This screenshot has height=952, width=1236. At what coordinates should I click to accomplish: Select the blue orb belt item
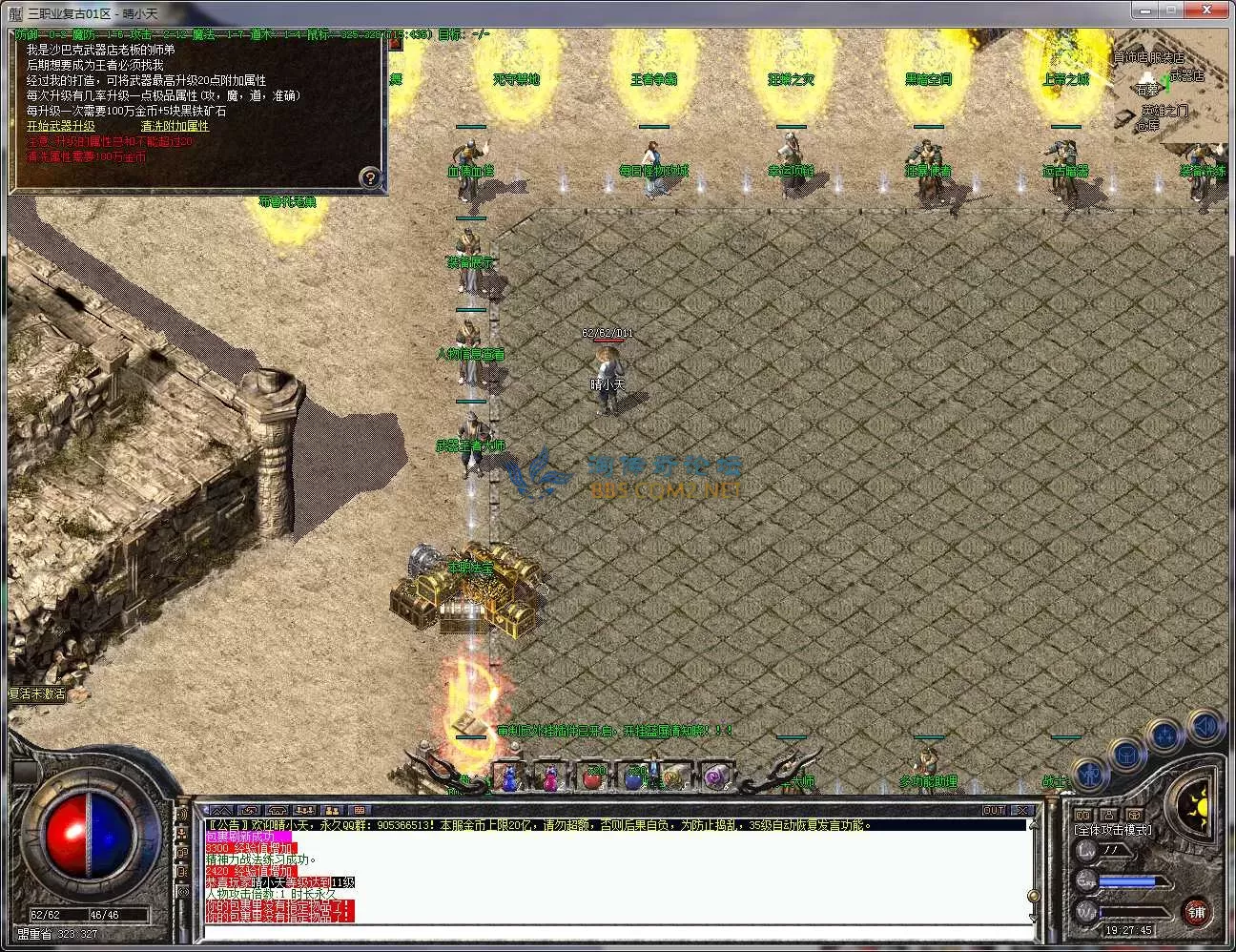tap(634, 777)
